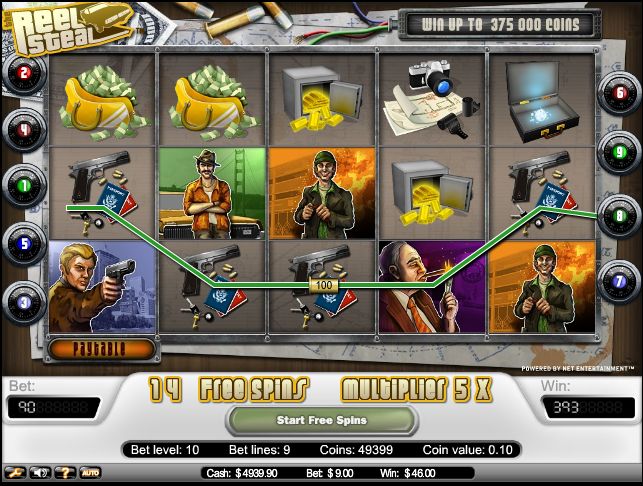Select payline dial number 2

23,72
